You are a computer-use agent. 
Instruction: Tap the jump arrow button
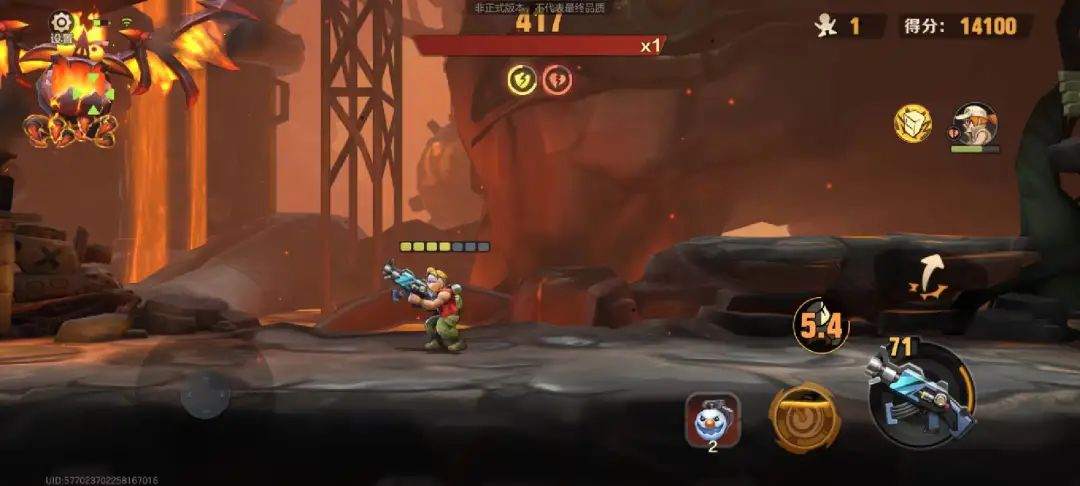[931, 278]
